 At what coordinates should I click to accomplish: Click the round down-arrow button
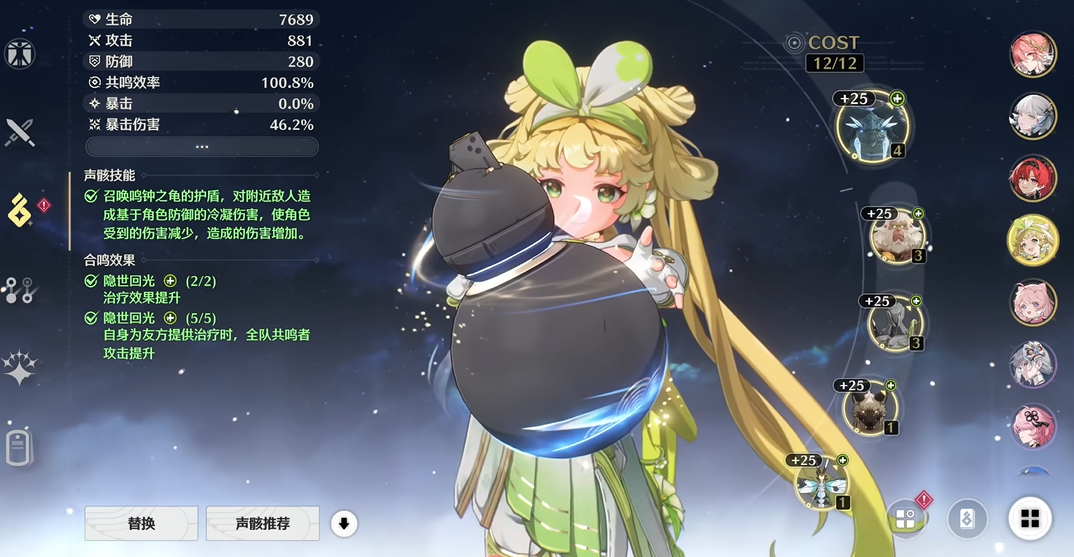pos(344,523)
